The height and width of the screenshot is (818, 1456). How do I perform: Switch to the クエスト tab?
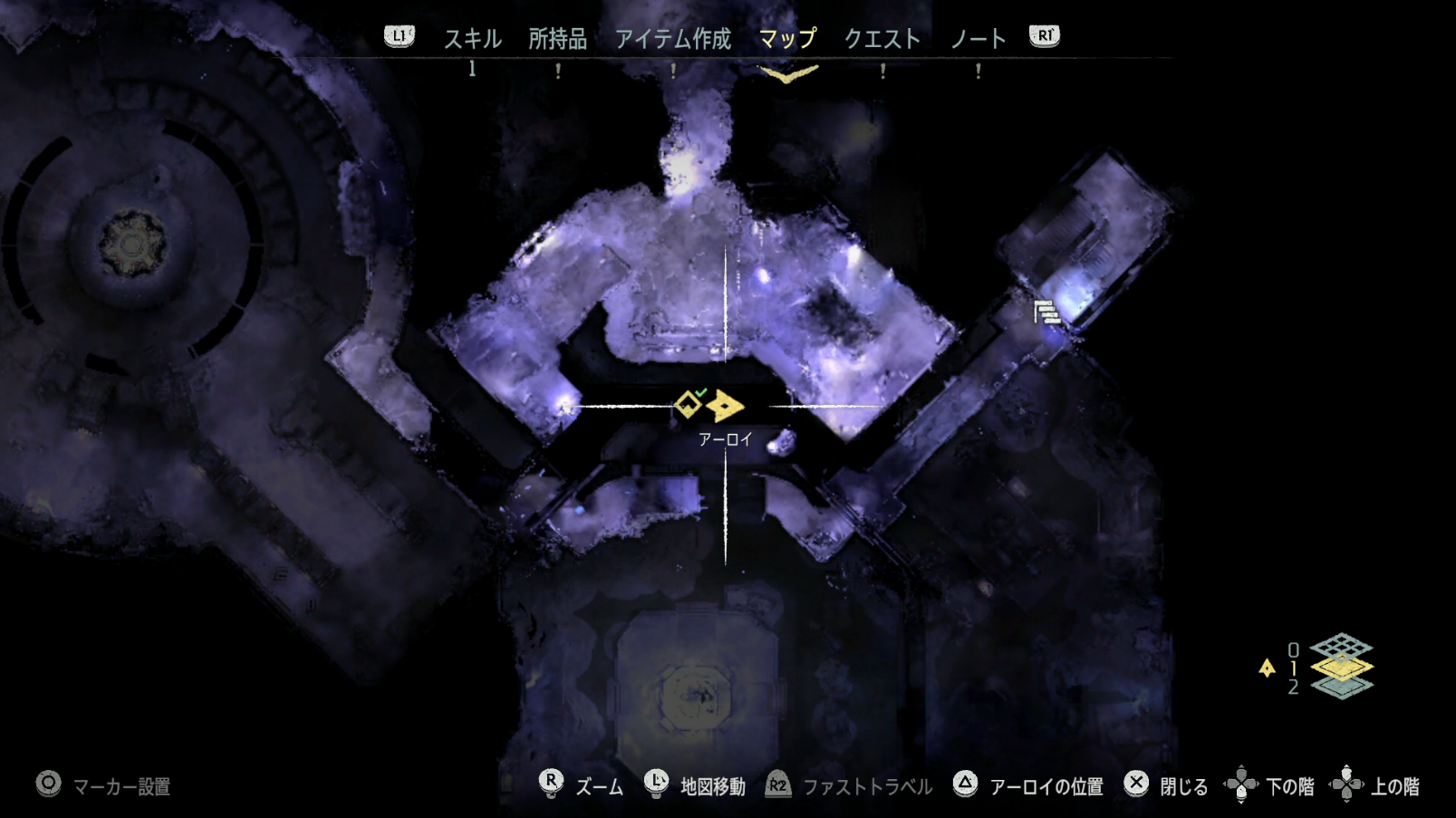882,38
